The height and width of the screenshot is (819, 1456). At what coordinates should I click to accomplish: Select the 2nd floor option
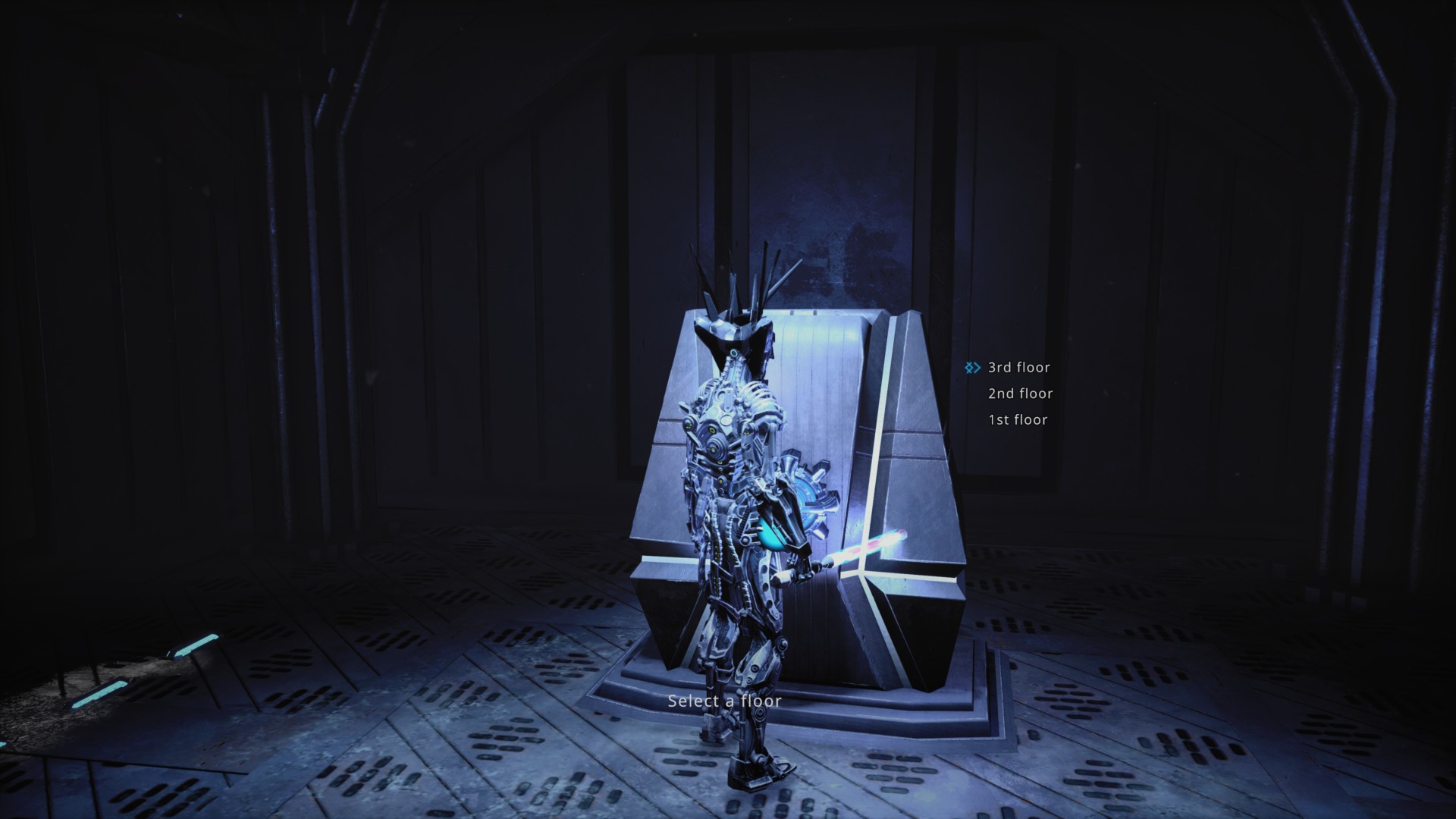(1020, 394)
